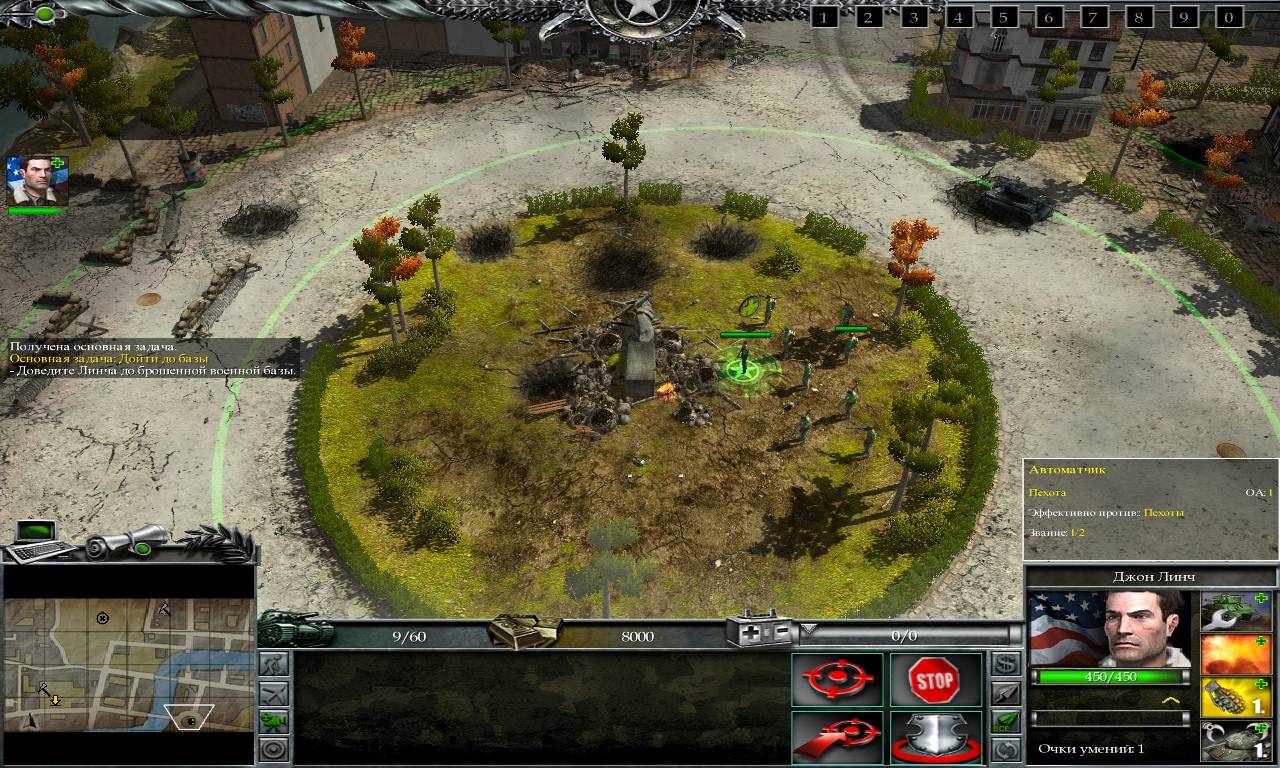The image size is (1280, 768).
Task: Click the large John Lynch flag portrait
Action: tap(1109, 628)
